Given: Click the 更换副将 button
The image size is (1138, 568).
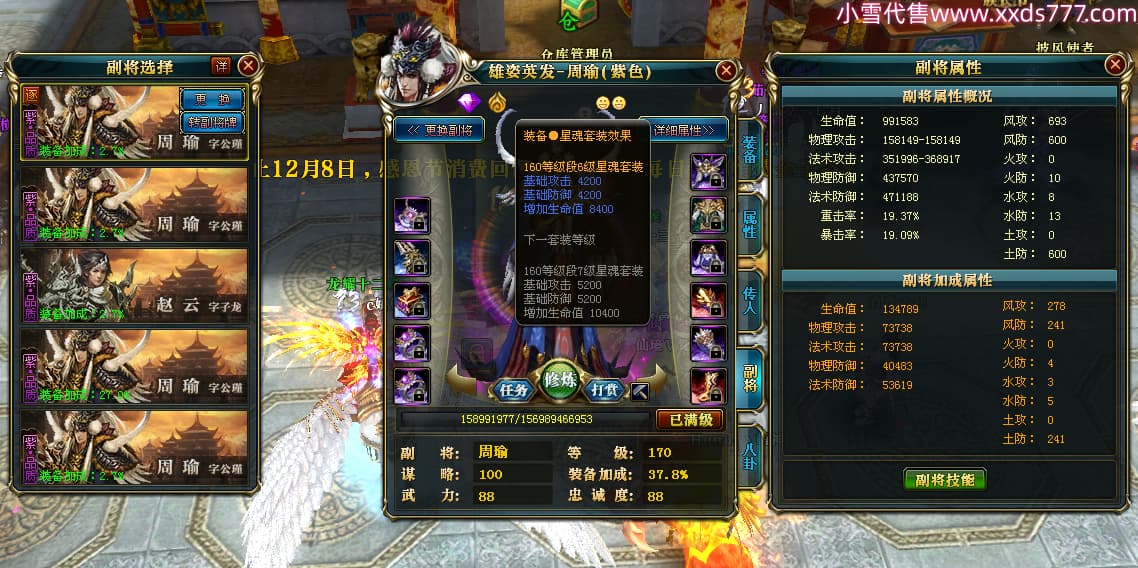Looking at the screenshot, I should click(439, 130).
